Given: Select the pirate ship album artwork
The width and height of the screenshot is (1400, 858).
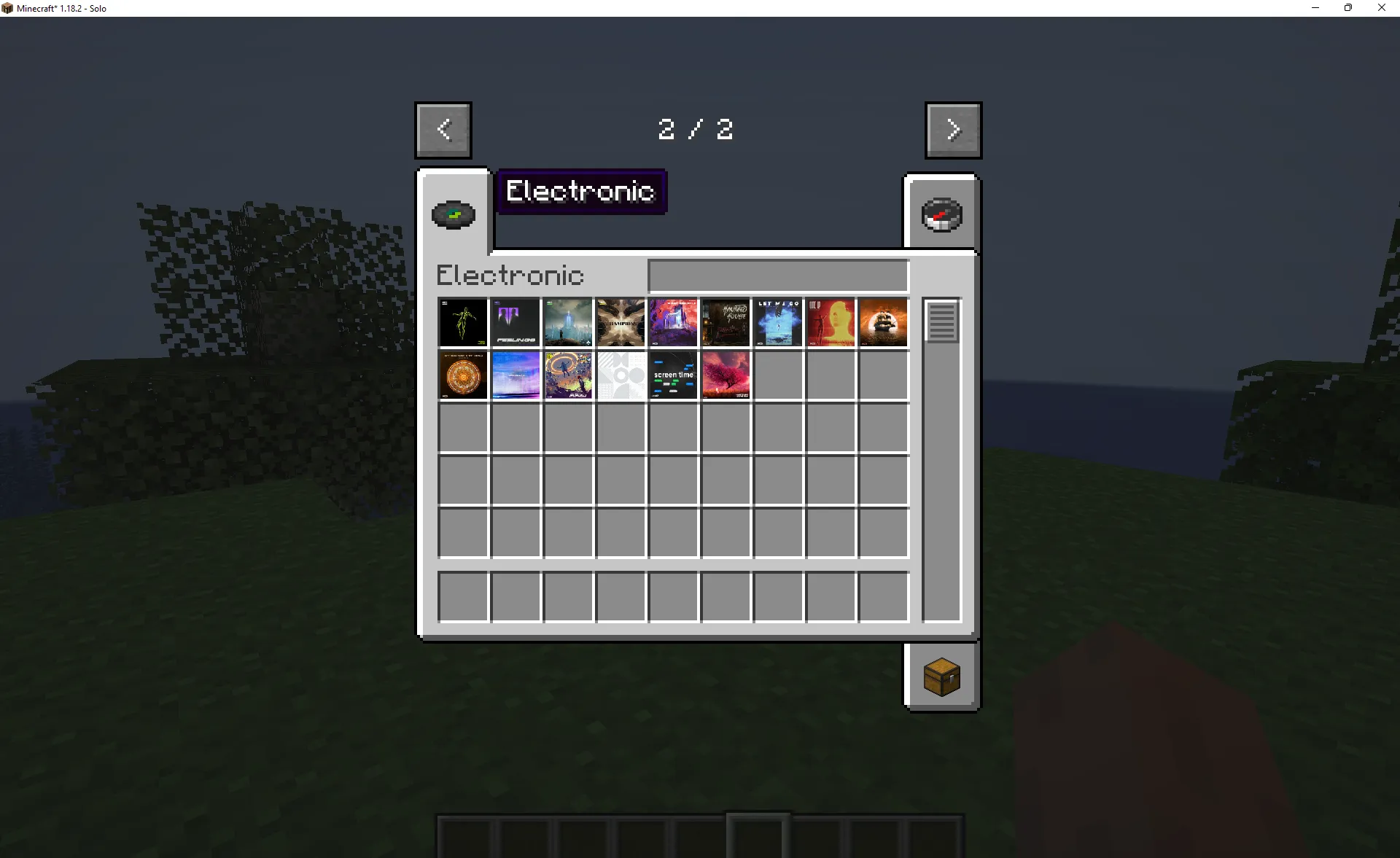Looking at the screenshot, I should (x=883, y=322).
